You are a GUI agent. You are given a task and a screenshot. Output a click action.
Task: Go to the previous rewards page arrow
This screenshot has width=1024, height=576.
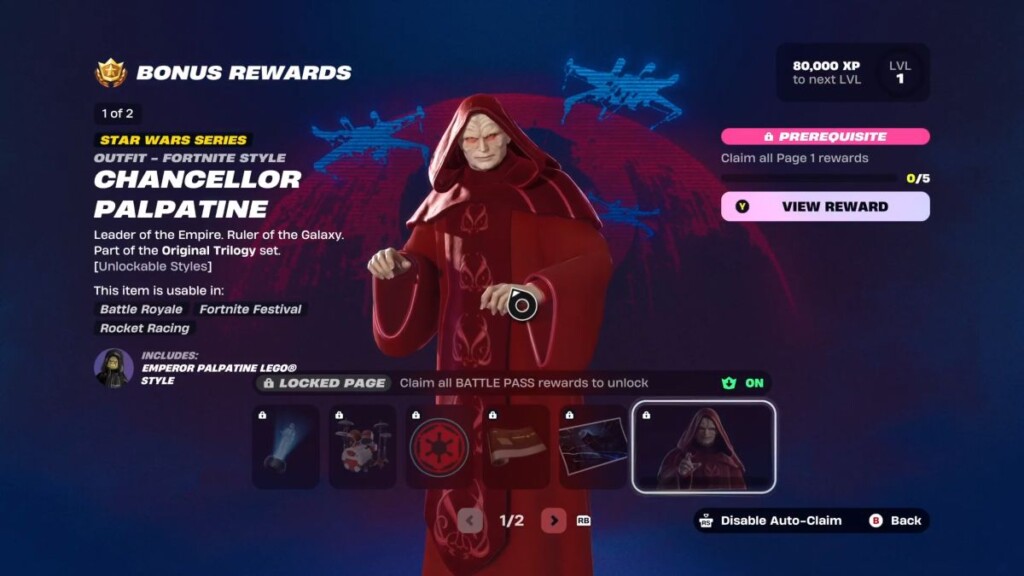[x=470, y=520]
